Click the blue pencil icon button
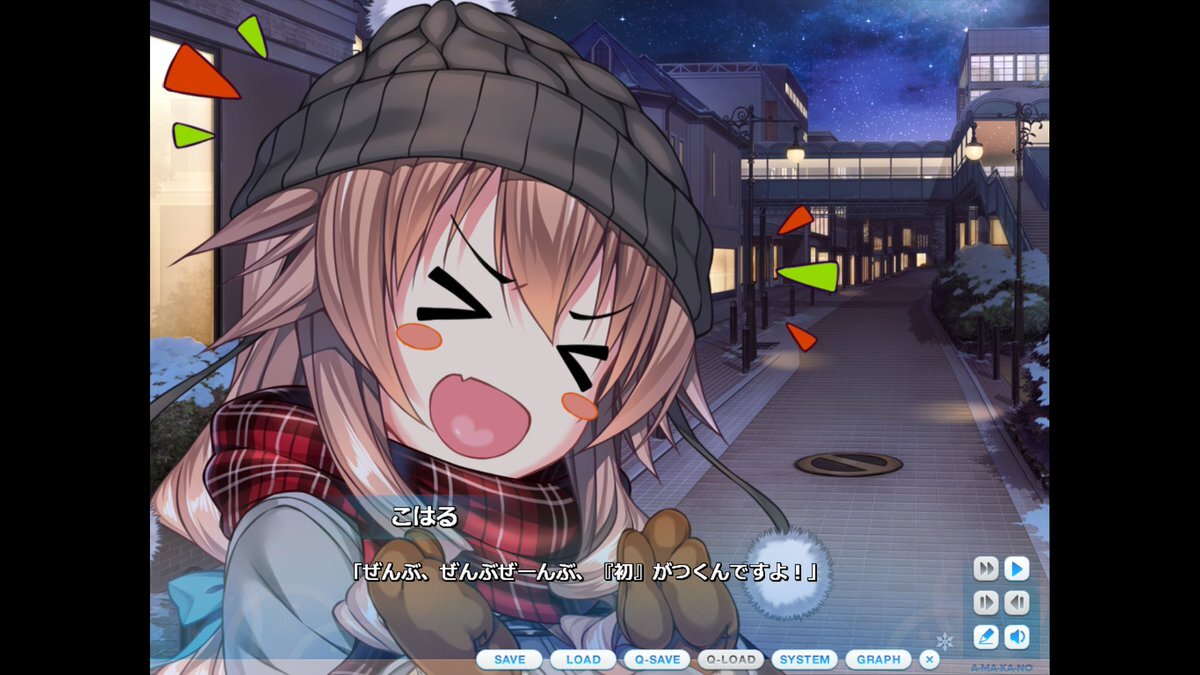Screen dimensions: 1200x675 [x=986, y=636]
